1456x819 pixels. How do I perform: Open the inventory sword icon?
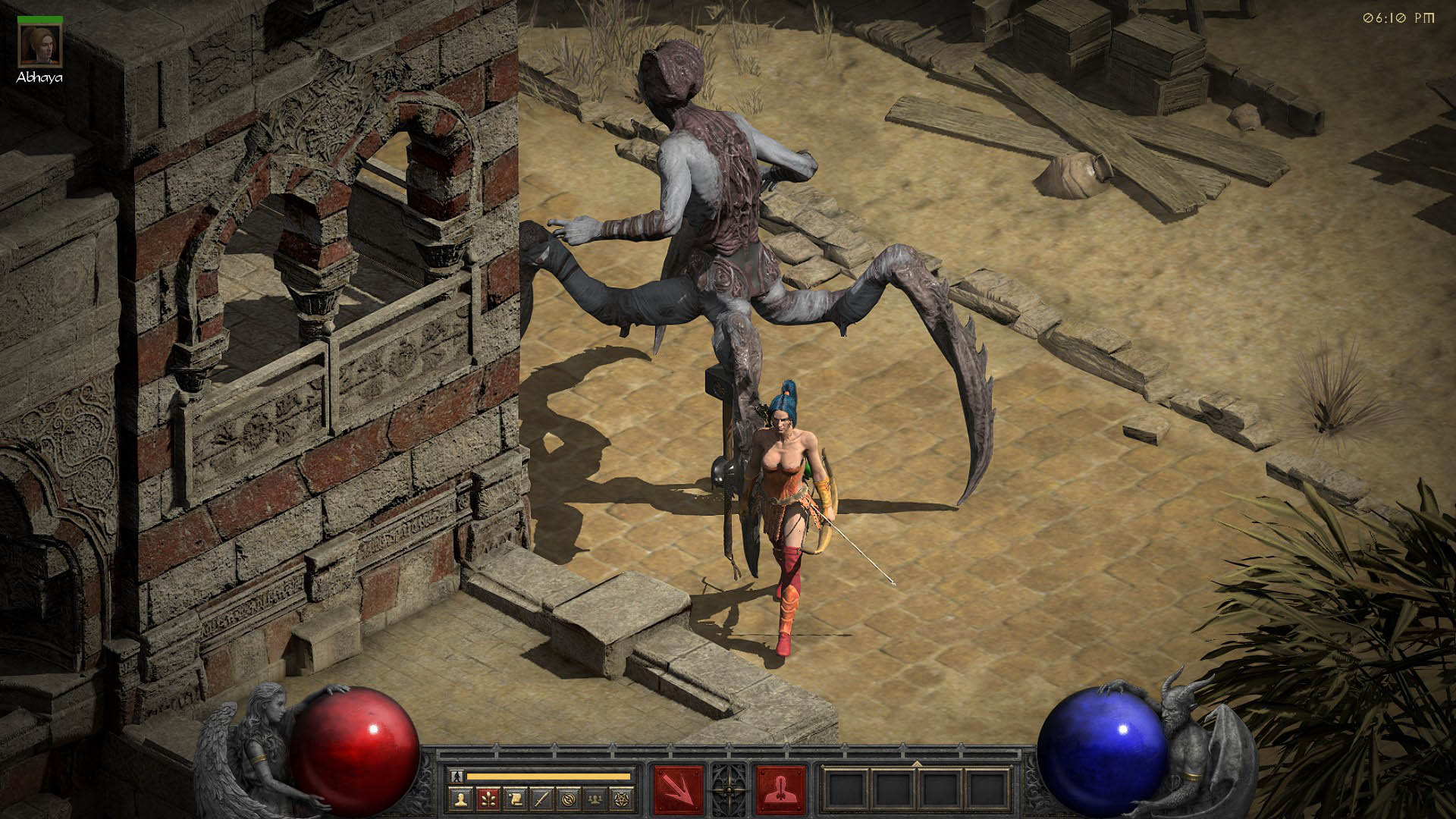(541, 798)
